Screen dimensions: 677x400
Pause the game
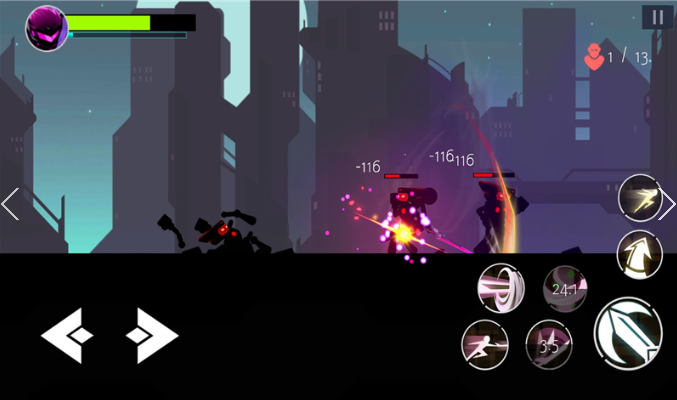pyautogui.click(x=657, y=17)
